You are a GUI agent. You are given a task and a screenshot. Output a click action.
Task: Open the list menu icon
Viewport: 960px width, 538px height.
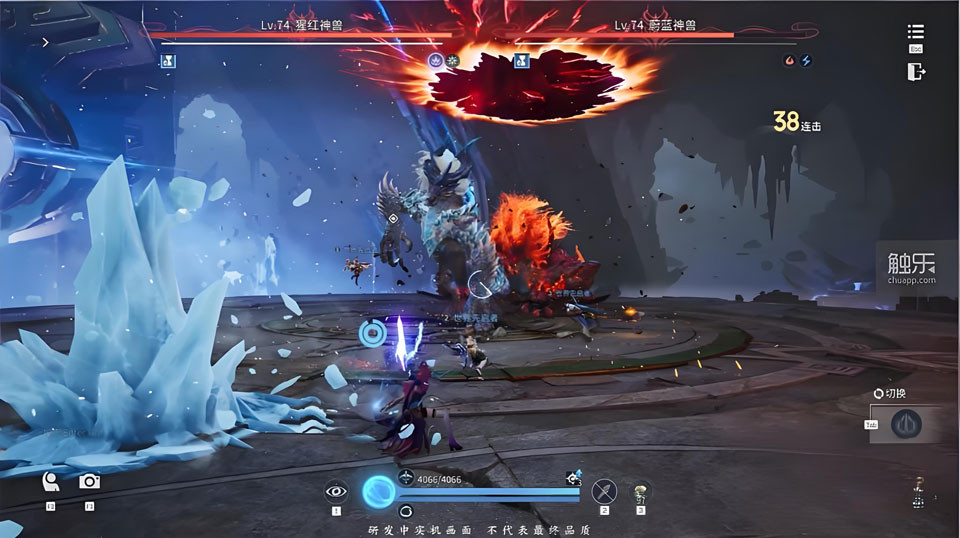(x=915, y=32)
